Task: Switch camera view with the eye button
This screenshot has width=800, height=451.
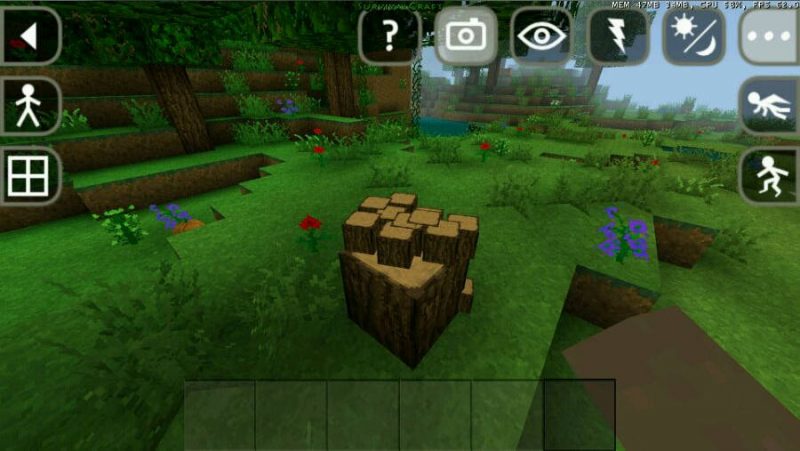Action: pyautogui.click(x=541, y=37)
